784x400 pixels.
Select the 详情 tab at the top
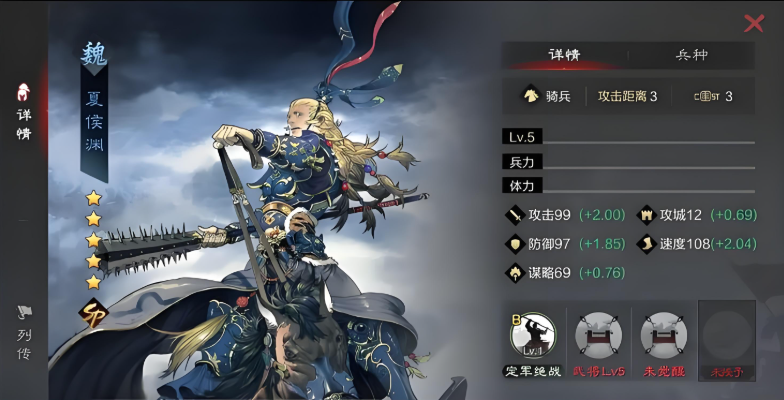coord(564,55)
